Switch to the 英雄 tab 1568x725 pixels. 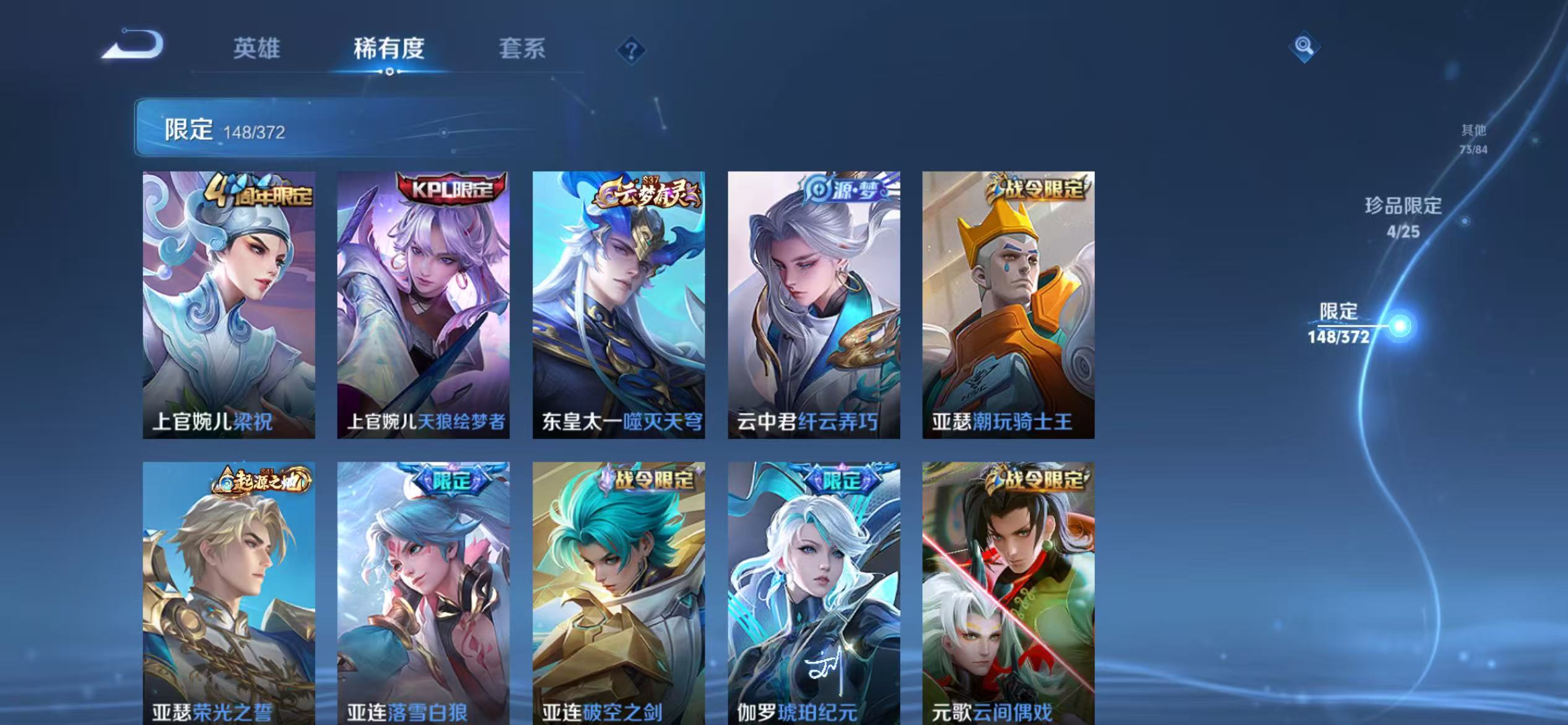257,50
